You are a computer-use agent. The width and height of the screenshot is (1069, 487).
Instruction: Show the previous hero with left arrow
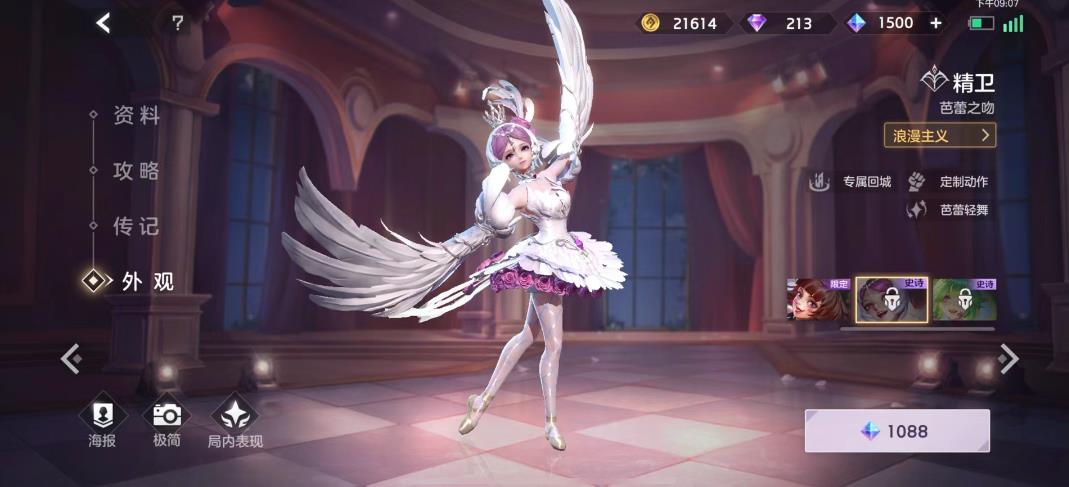click(70, 358)
